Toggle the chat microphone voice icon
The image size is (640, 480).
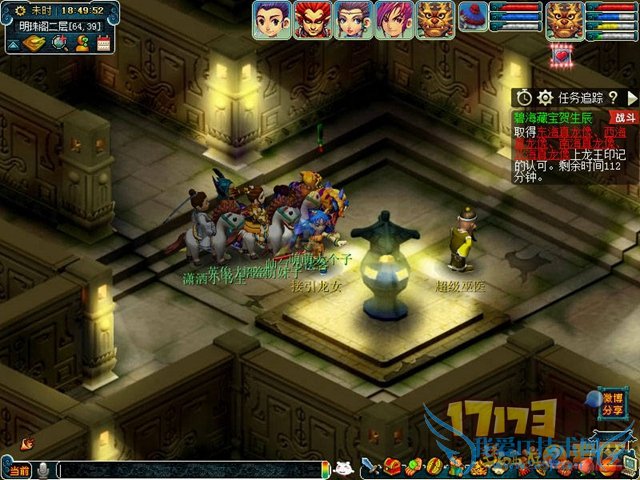(x=44, y=470)
